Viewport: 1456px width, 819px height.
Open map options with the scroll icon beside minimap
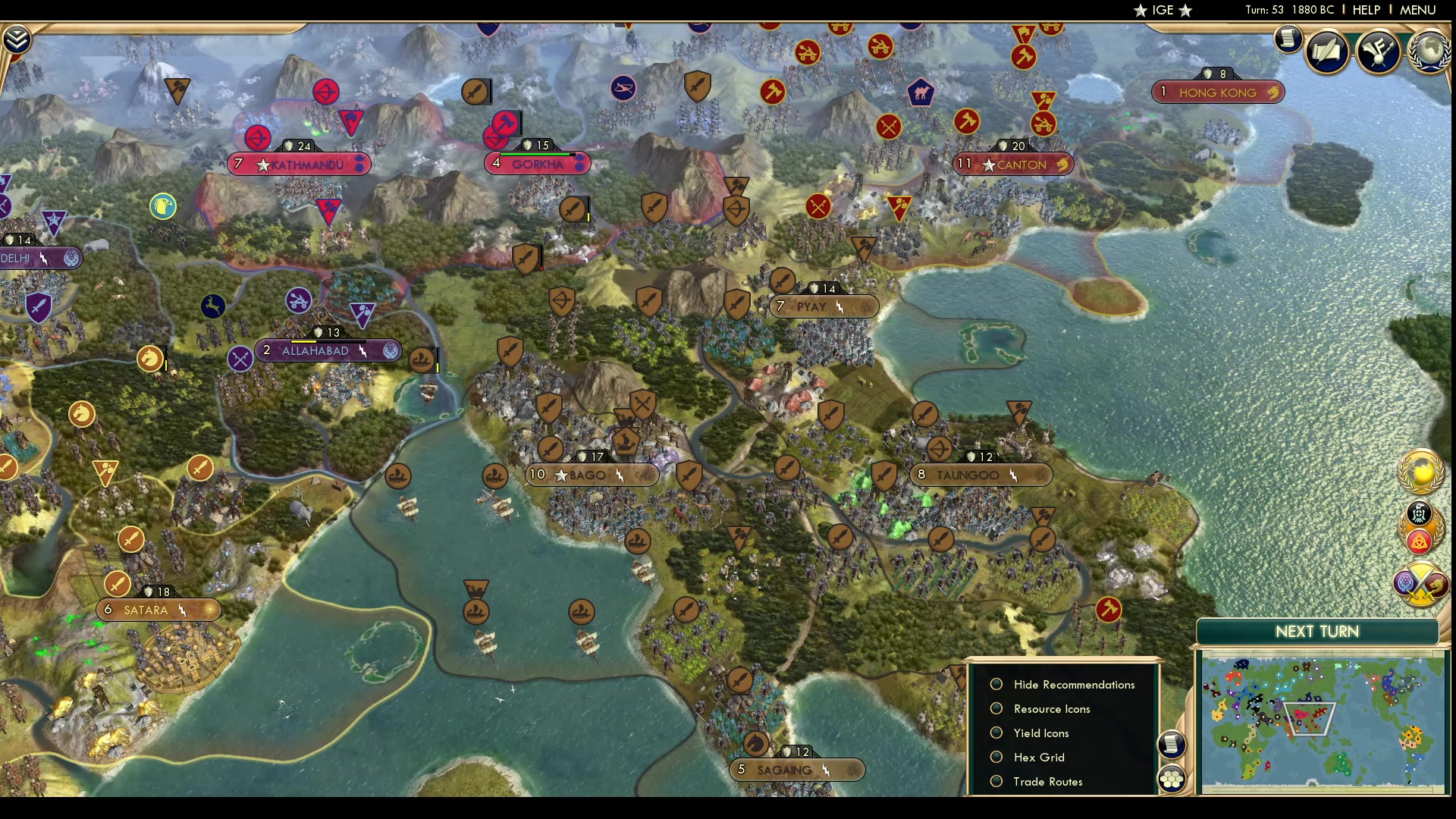tap(1173, 745)
